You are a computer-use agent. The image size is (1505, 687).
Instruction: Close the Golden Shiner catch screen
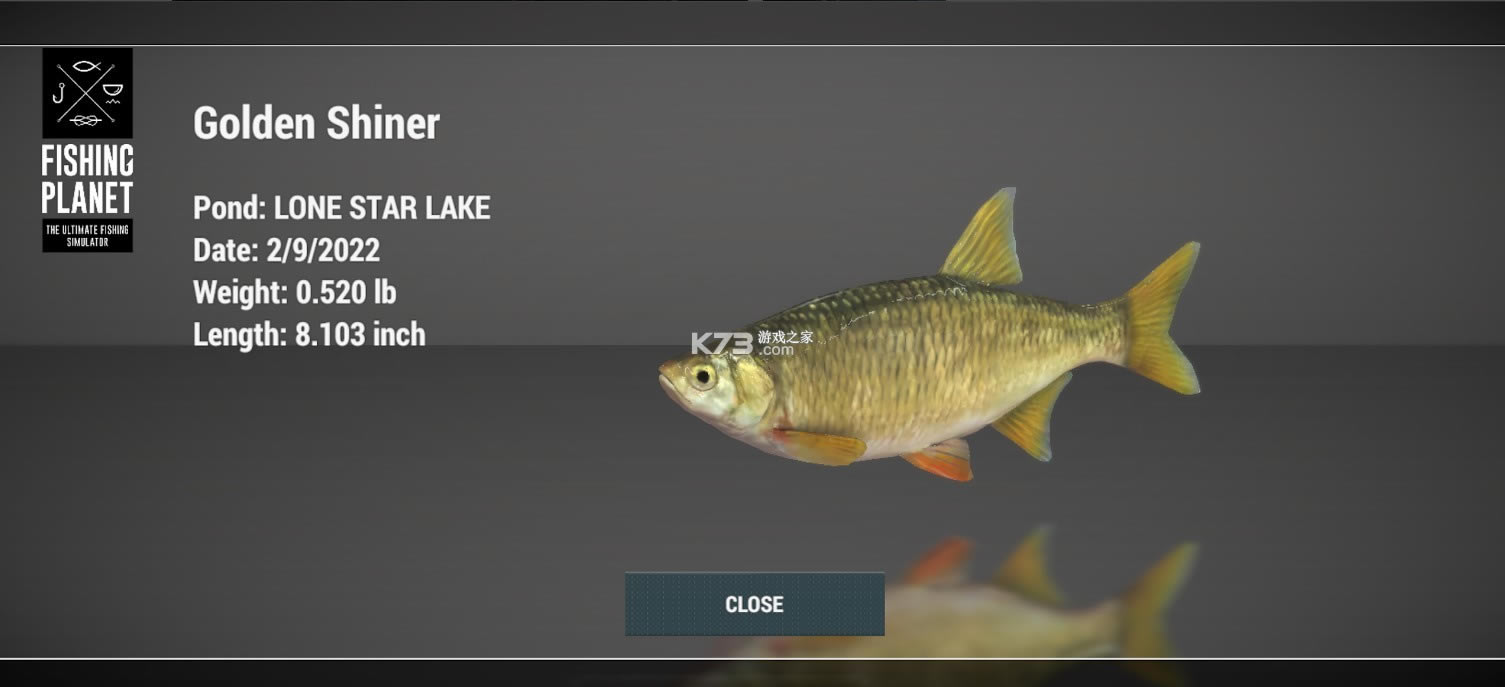754,604
